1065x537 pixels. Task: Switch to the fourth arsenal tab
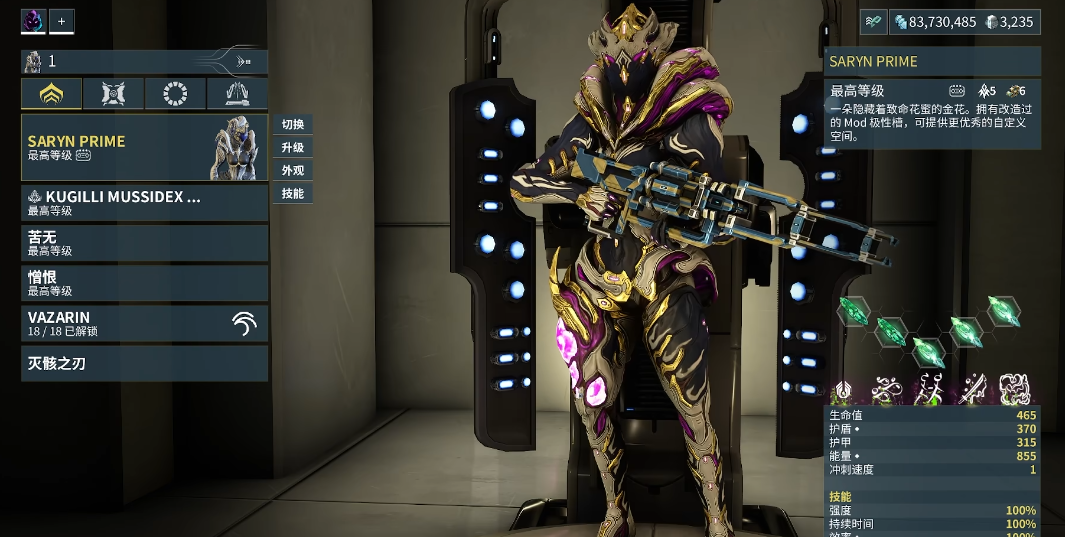pyautogui.click(x=237, y=94)
